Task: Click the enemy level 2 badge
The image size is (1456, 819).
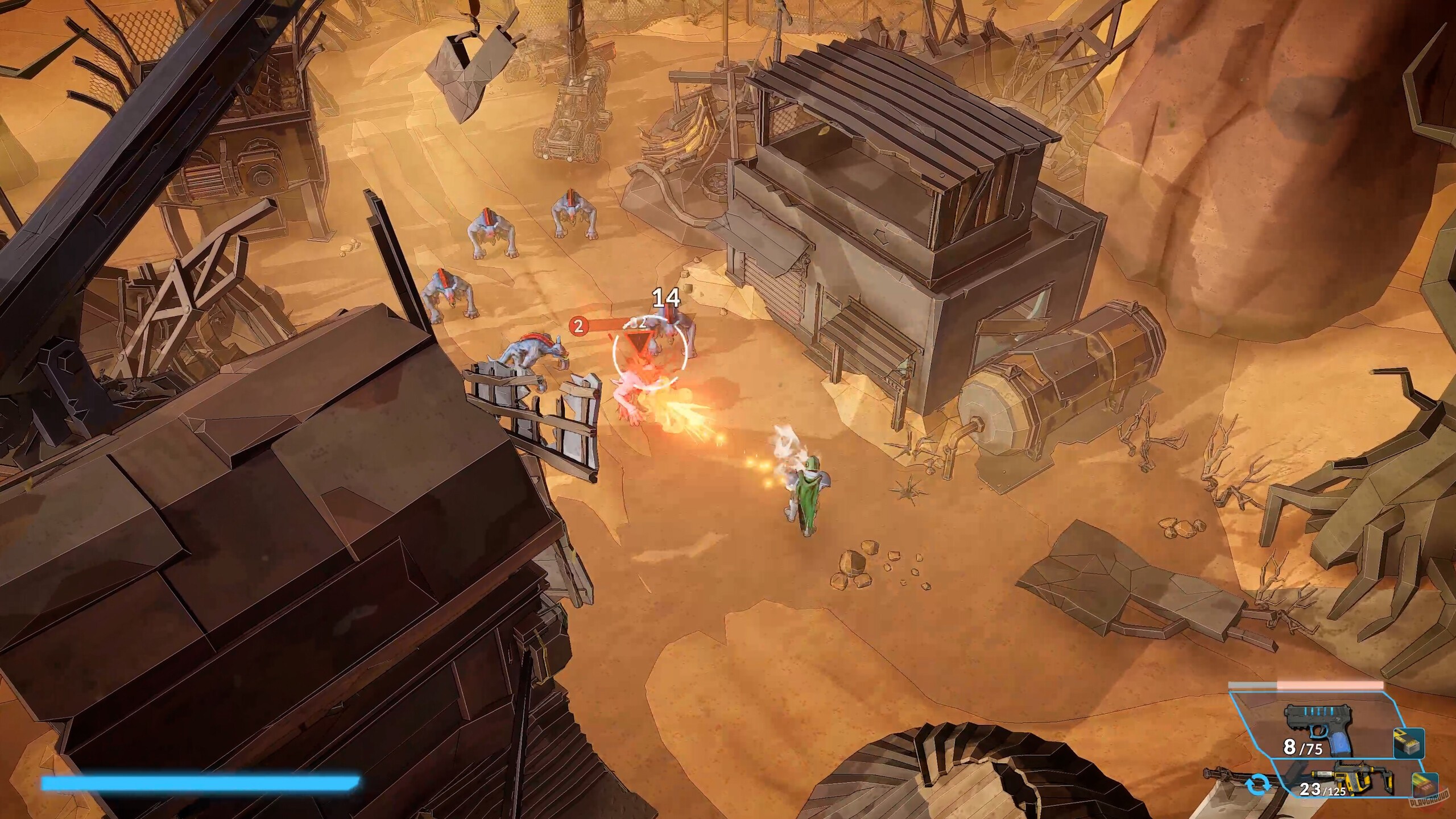Action: coord(577,326)
